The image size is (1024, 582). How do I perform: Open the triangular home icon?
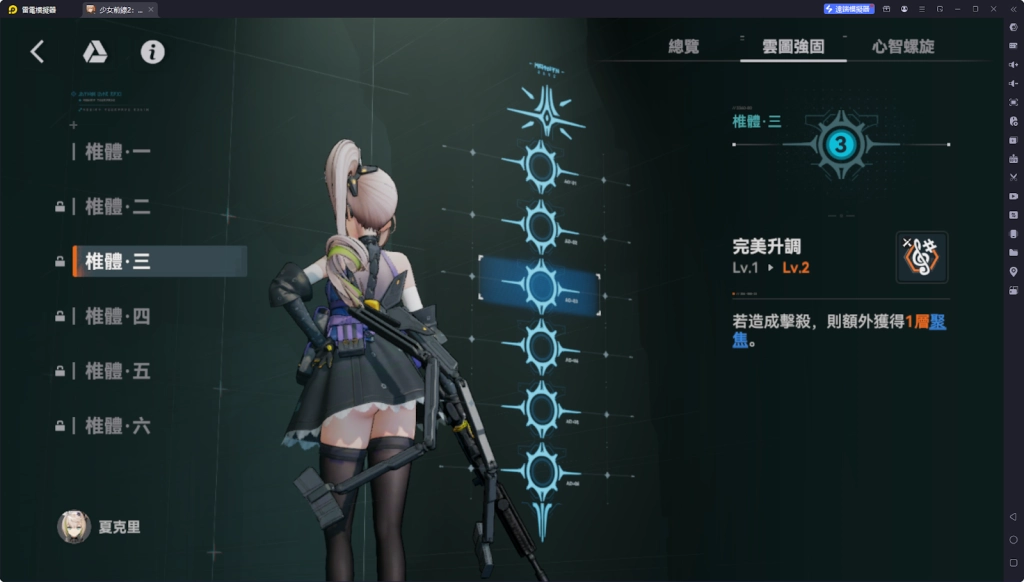tap(95, 52)
